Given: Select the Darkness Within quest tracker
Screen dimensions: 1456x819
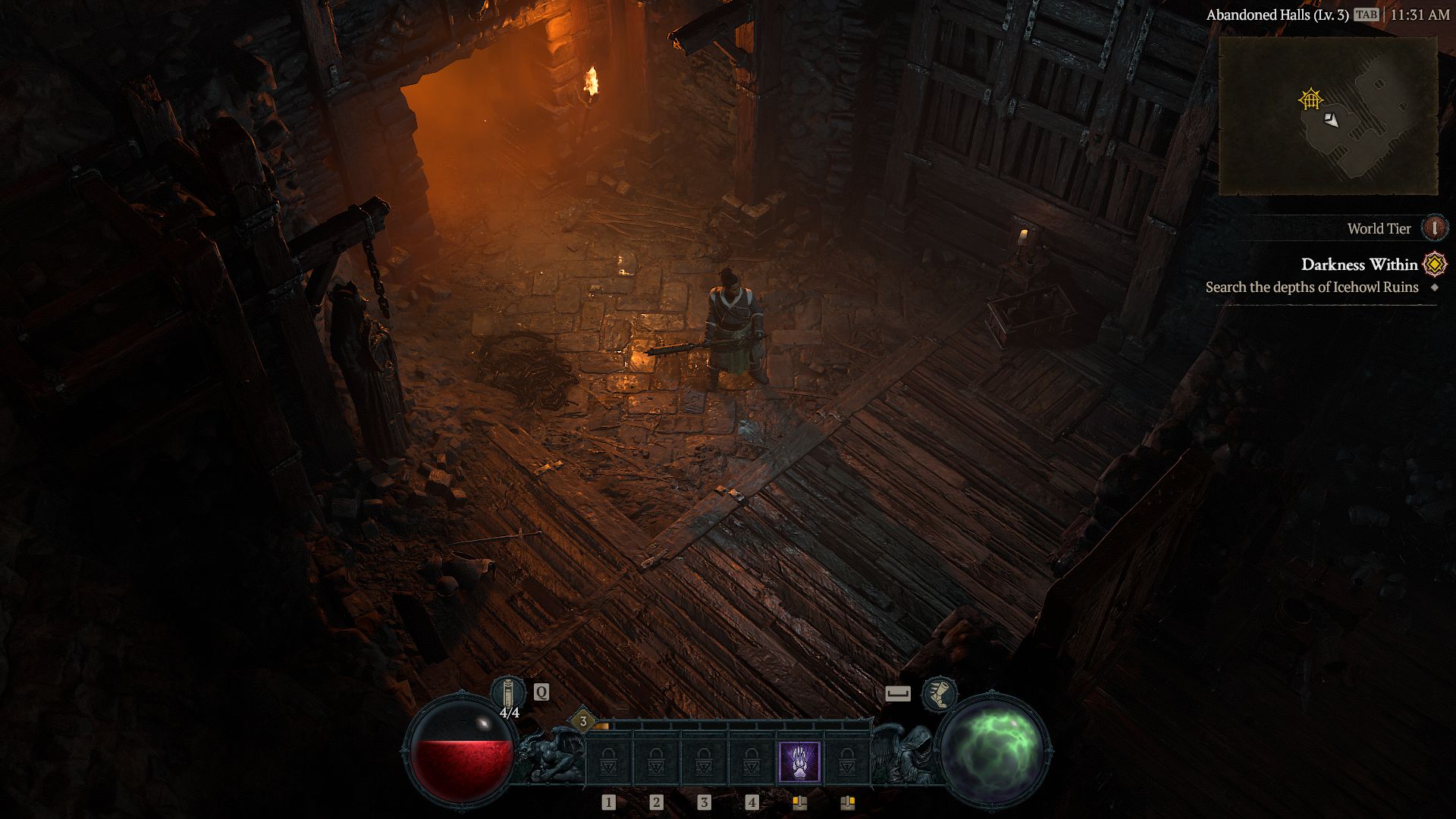Looking at the screenshot, I should pos(1359,265).
